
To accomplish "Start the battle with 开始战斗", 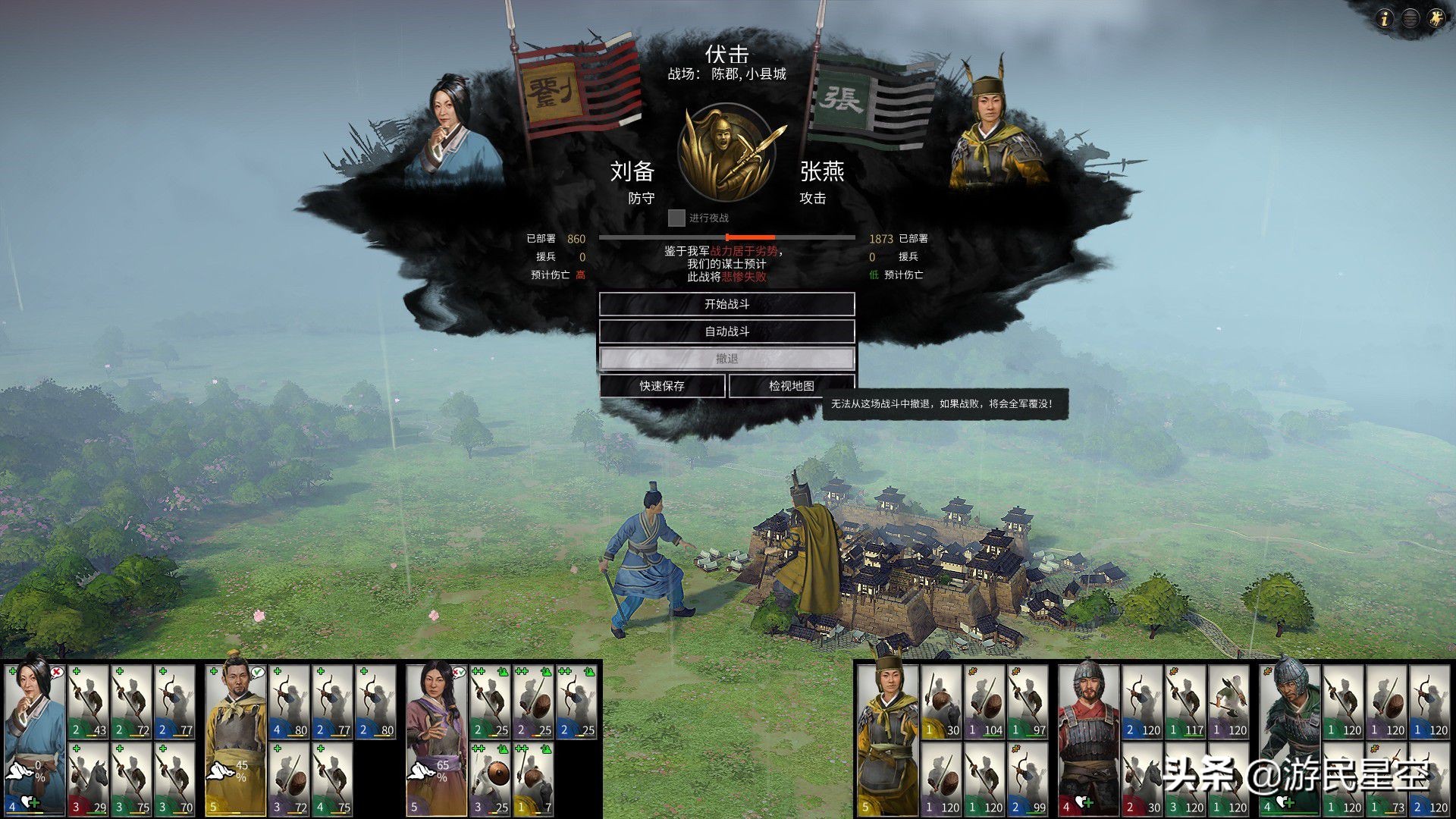I will point(726,304).
